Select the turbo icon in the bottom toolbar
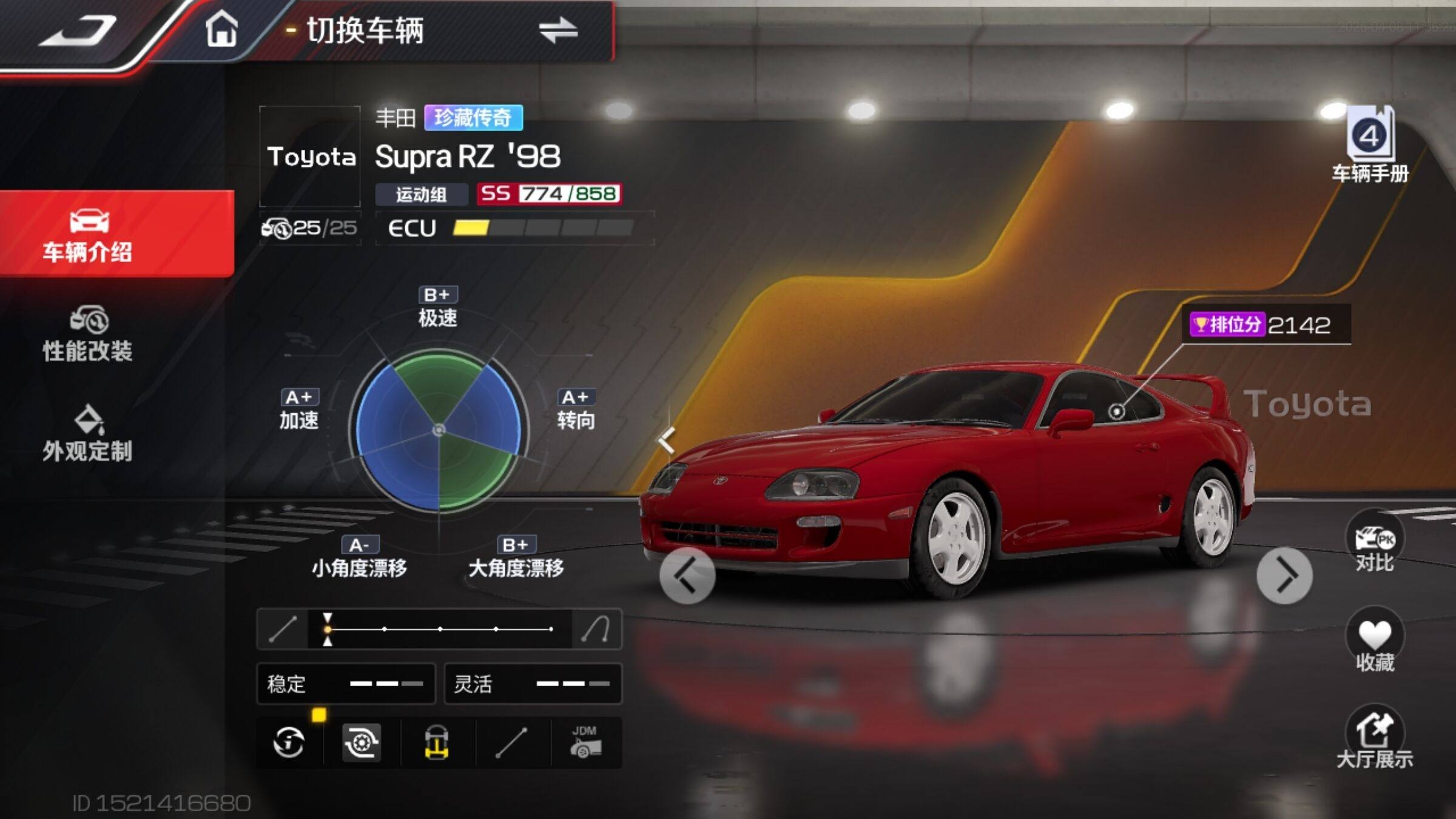Screen dimensions: 1456x819 point(362,742)
